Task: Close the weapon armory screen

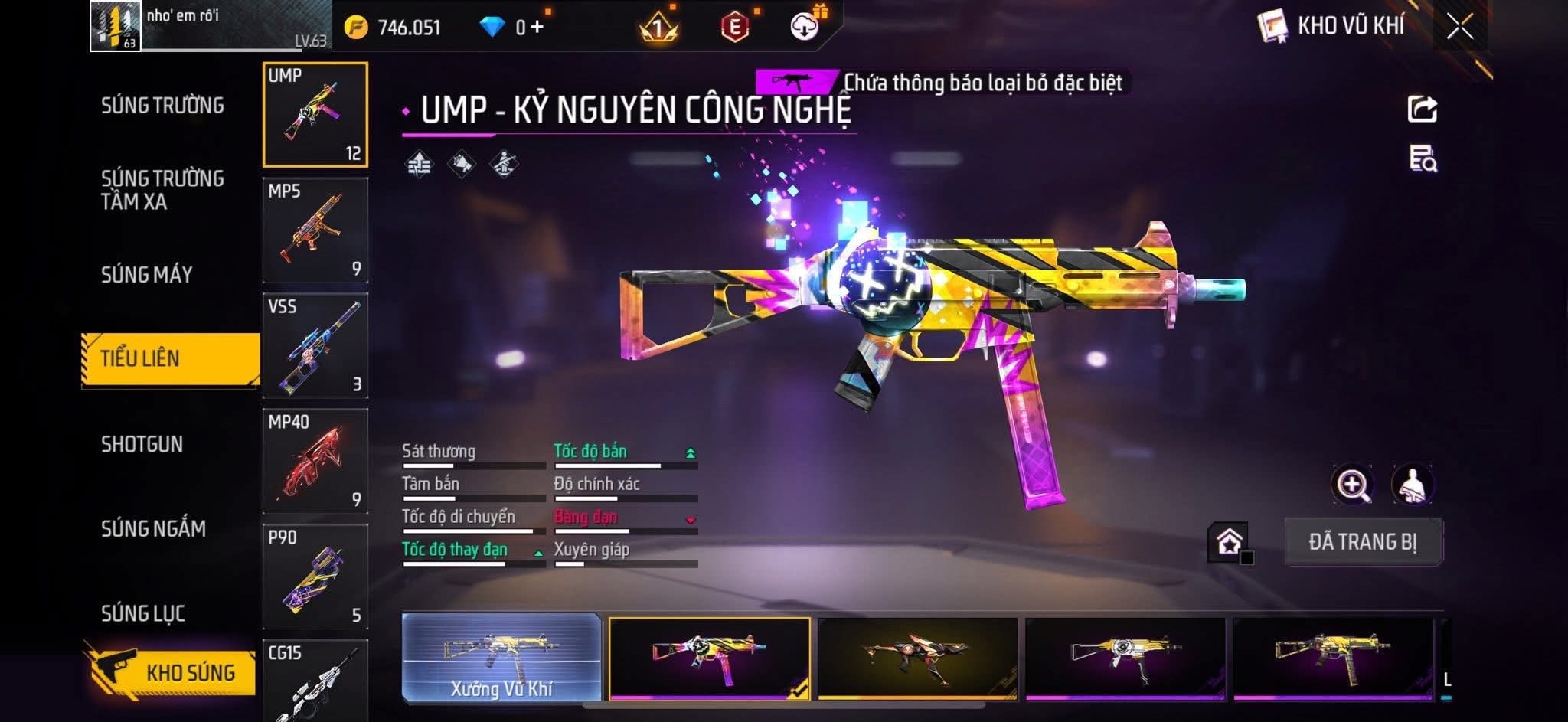Action: pyautogui.click(x=1459, y=28)
